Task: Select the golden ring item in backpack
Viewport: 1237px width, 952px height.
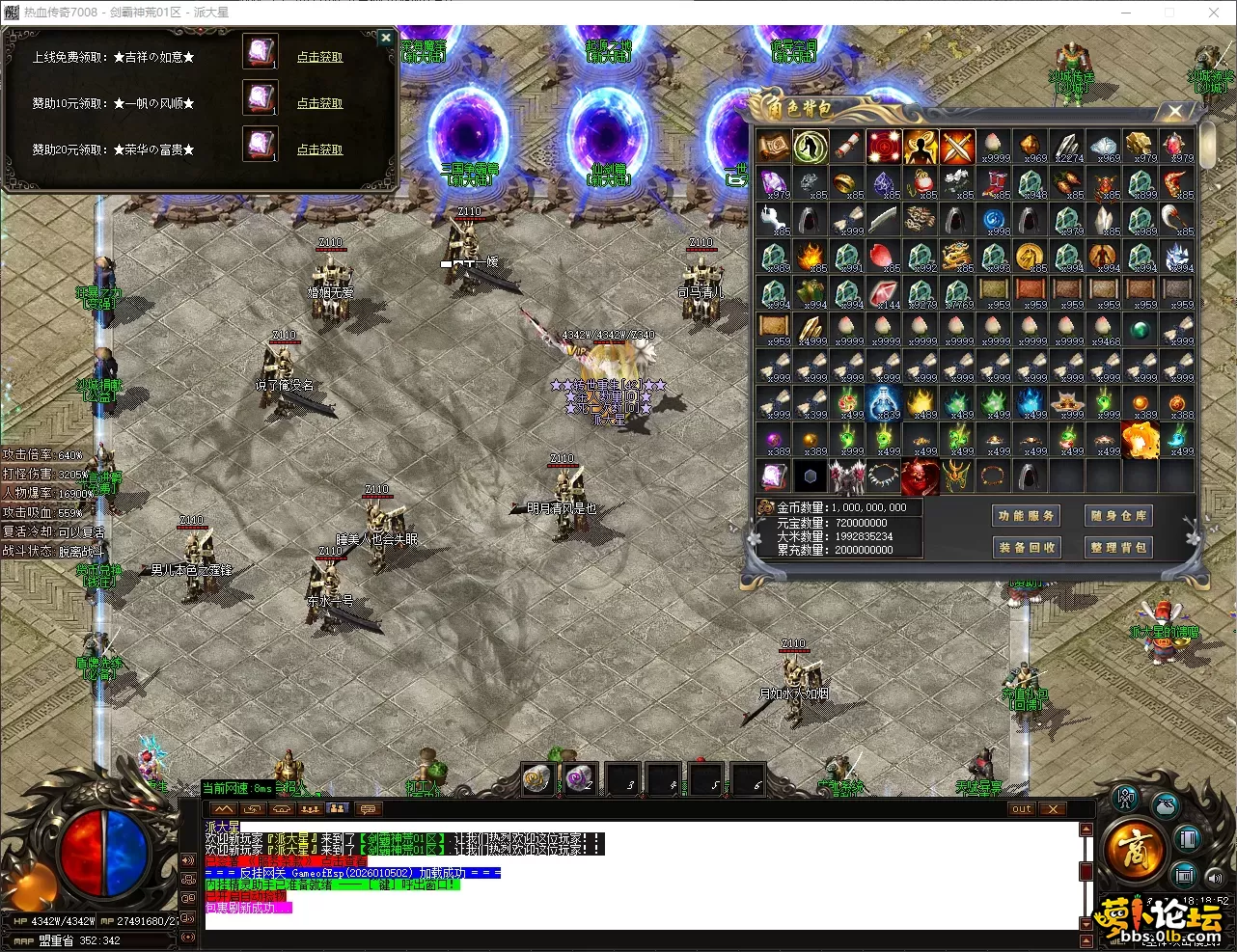Action: [x=846, y=183]
